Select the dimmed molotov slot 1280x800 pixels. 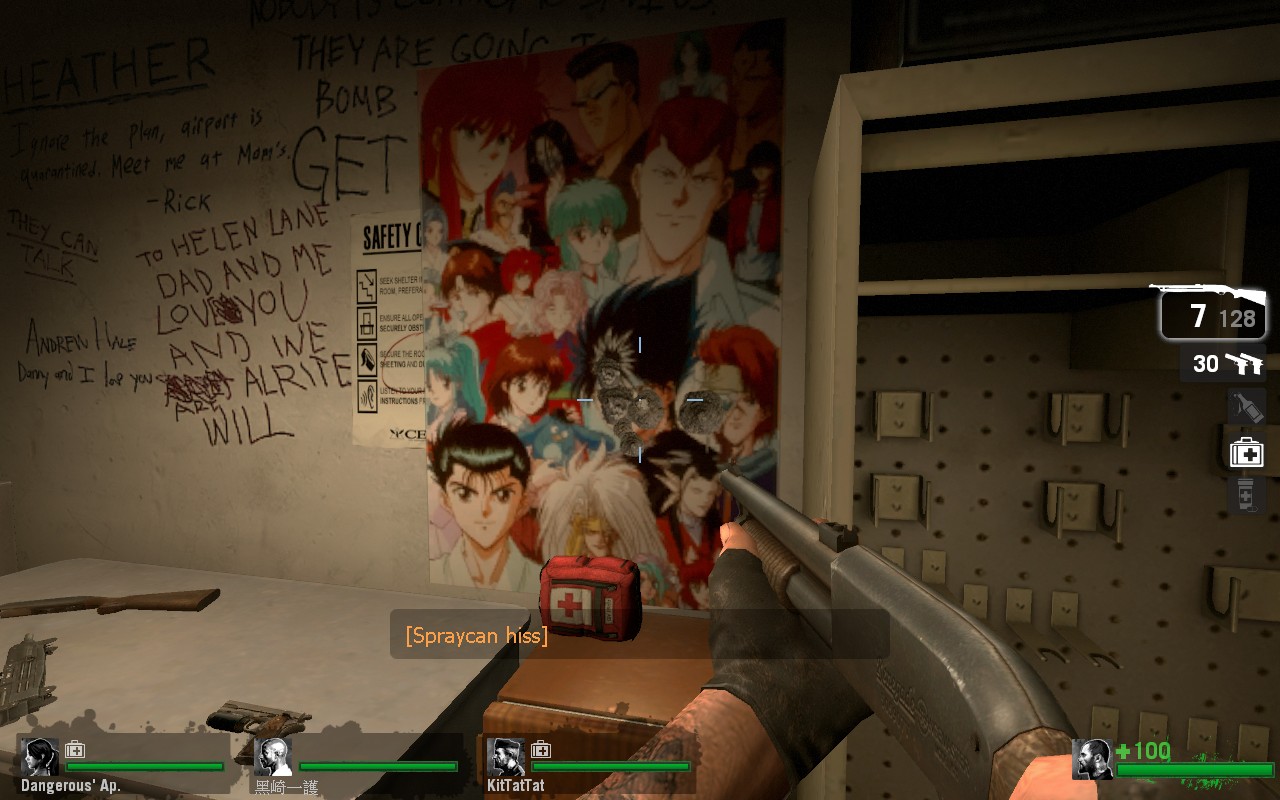(1246, 408)
